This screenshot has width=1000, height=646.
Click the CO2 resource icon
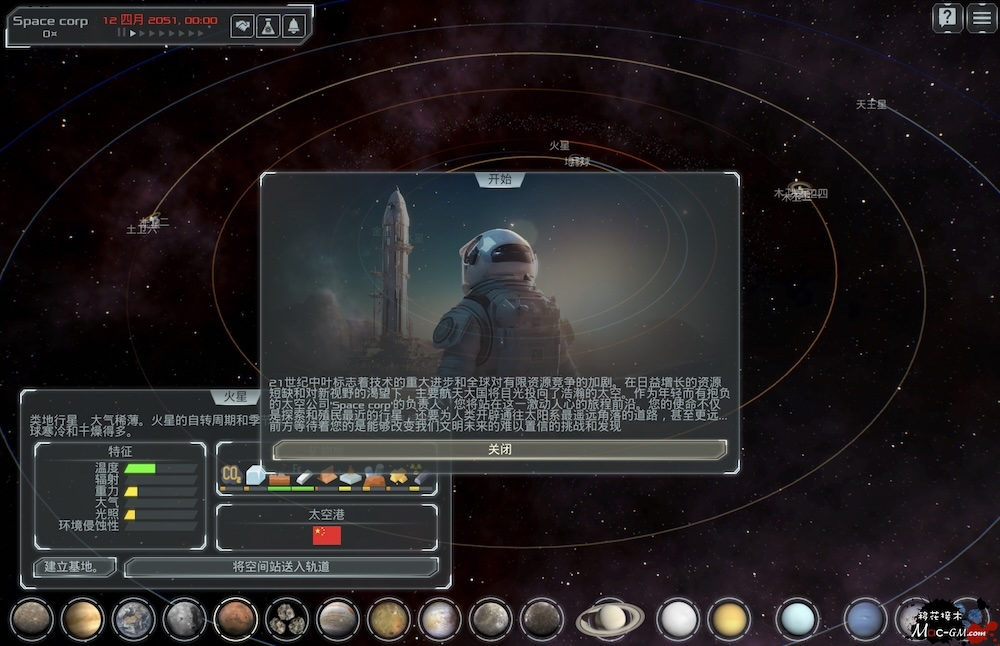click(231, 474)
